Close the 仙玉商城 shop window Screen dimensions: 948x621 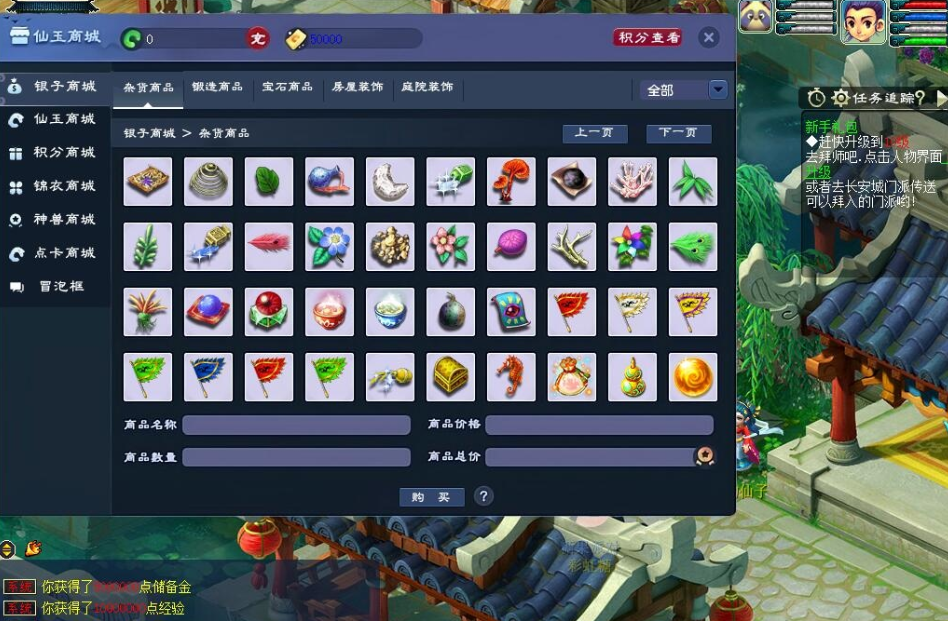tap(709, 38)
